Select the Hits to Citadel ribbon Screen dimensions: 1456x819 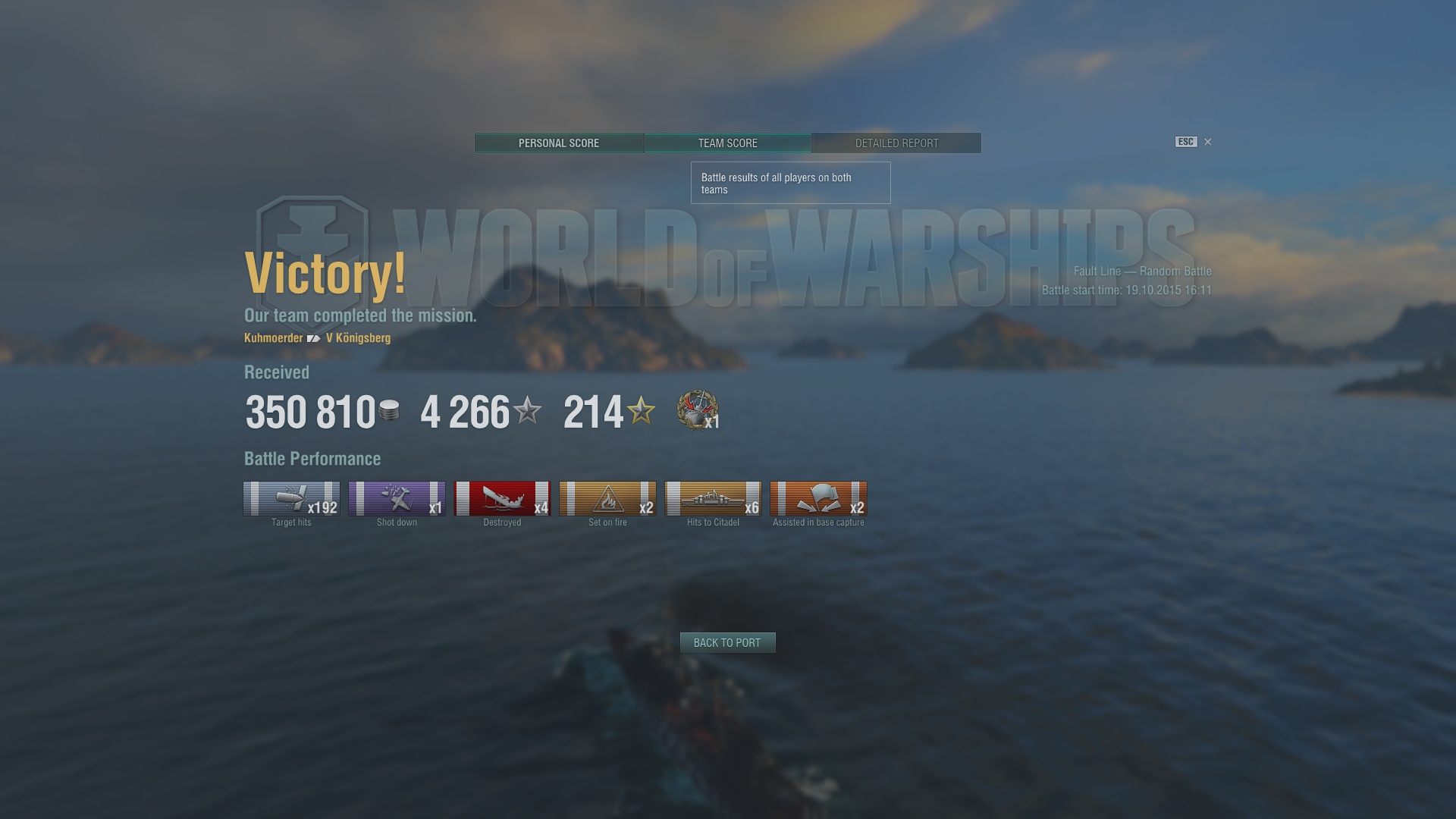click(713, 499)
